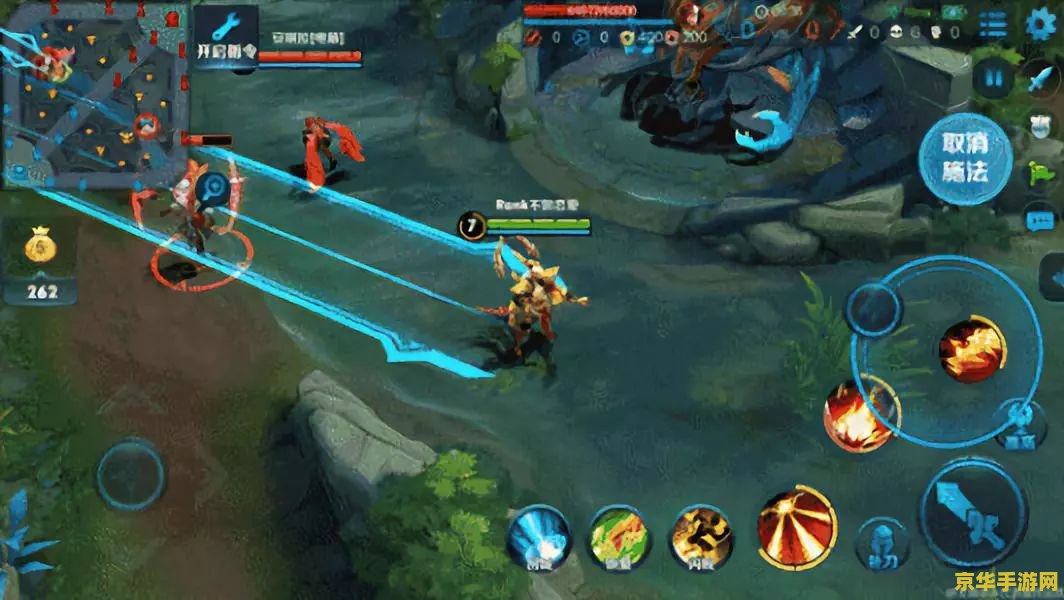Activate the golden 闪现 flash spell
The width and height of the screenshot is (1064, 600).
pos(700,538)
